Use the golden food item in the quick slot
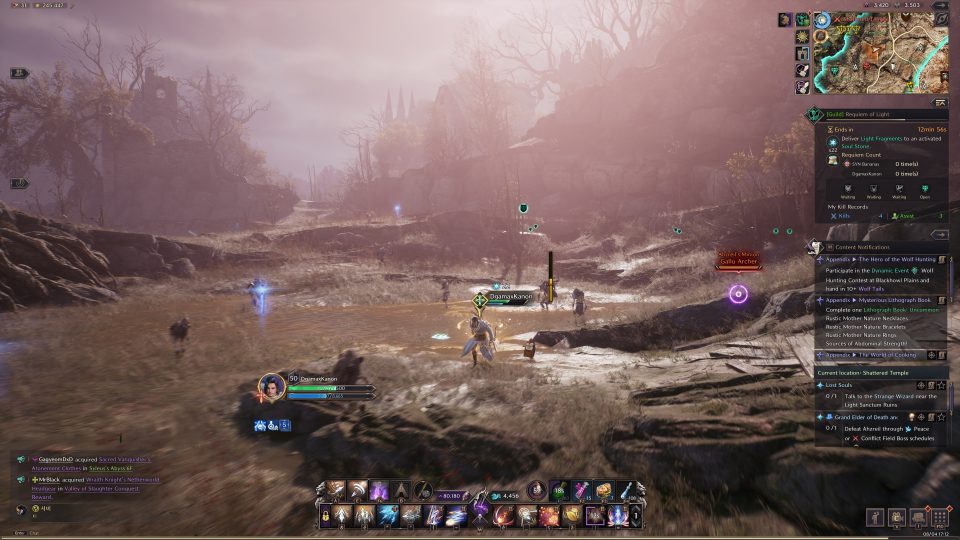This screenshot has height=540, width=960. [x=604, y=490]
